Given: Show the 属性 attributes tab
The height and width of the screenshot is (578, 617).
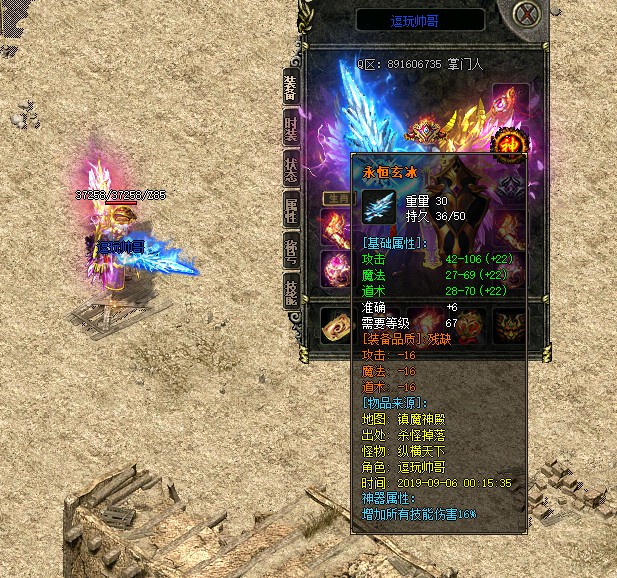Looking at the screenshot, I should click(291, 208).
